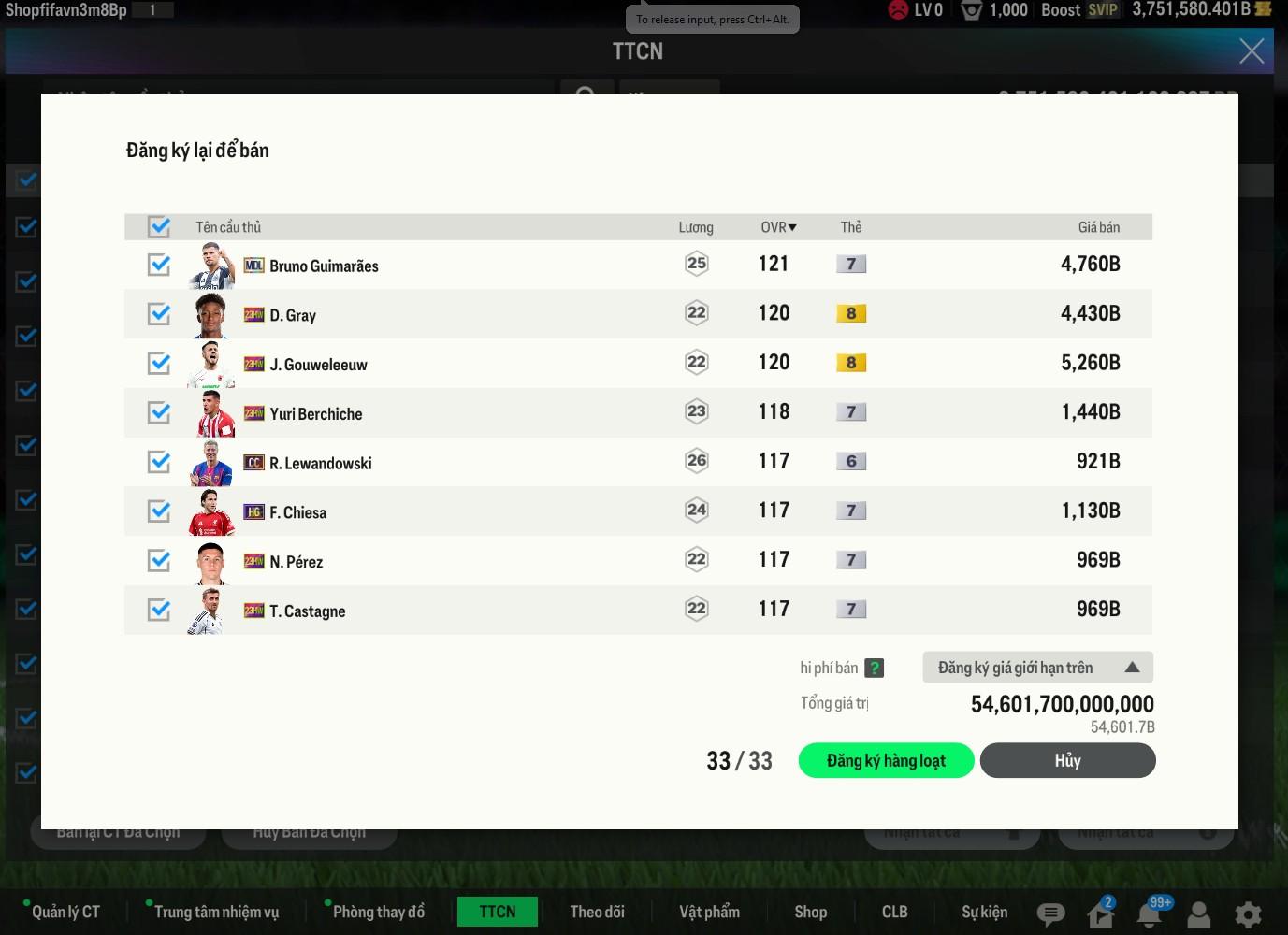1288x935 pixels.
Task: Toggle the checkbox beside D. Gray
Action: 159,314
